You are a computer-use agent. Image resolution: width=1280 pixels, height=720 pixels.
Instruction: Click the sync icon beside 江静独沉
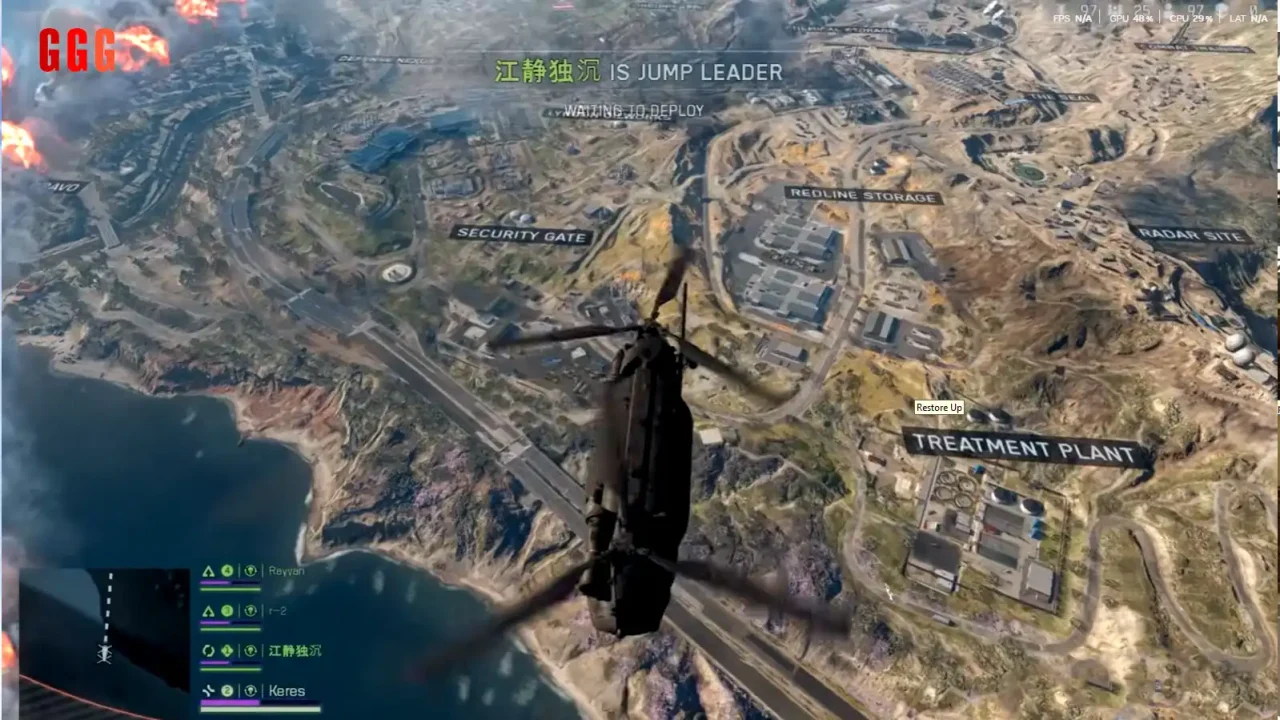click(x=208, y=650)
